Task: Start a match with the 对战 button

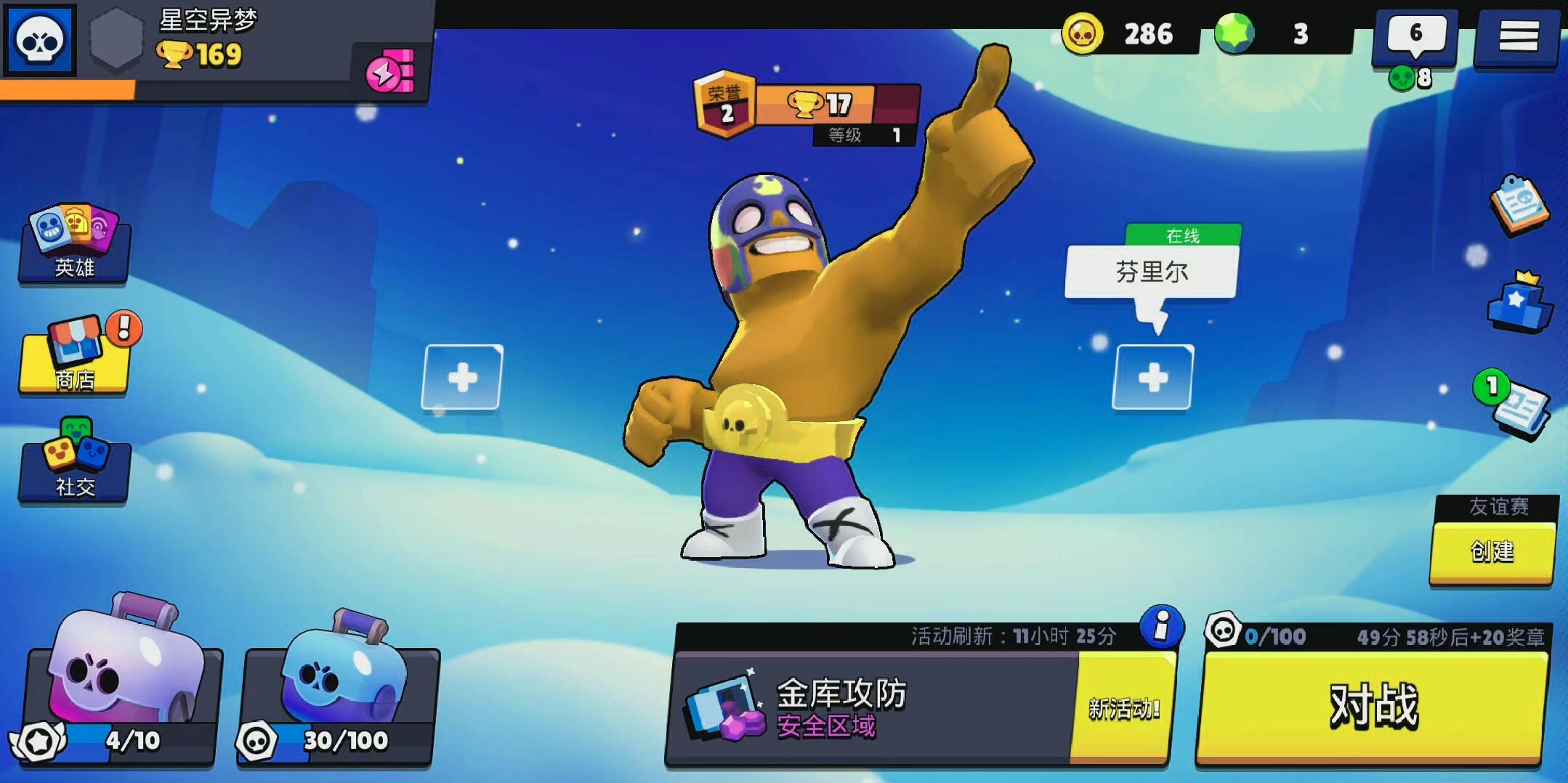Action: [1372, 706]
